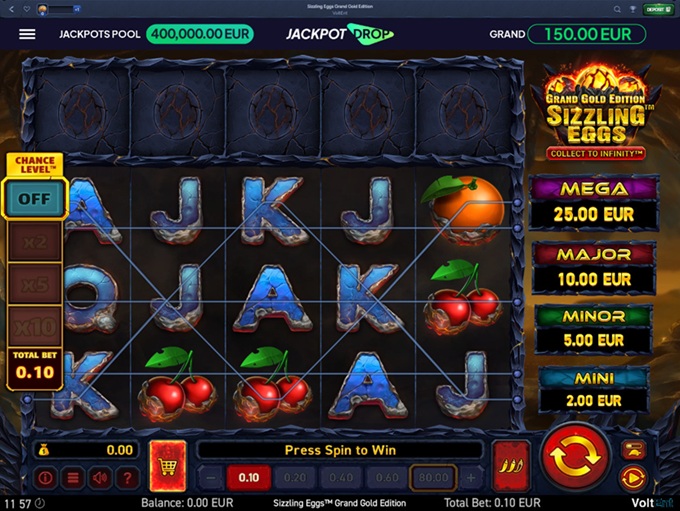Decrease the bet with the minus button
680x511 pixels.
[210, 478]
